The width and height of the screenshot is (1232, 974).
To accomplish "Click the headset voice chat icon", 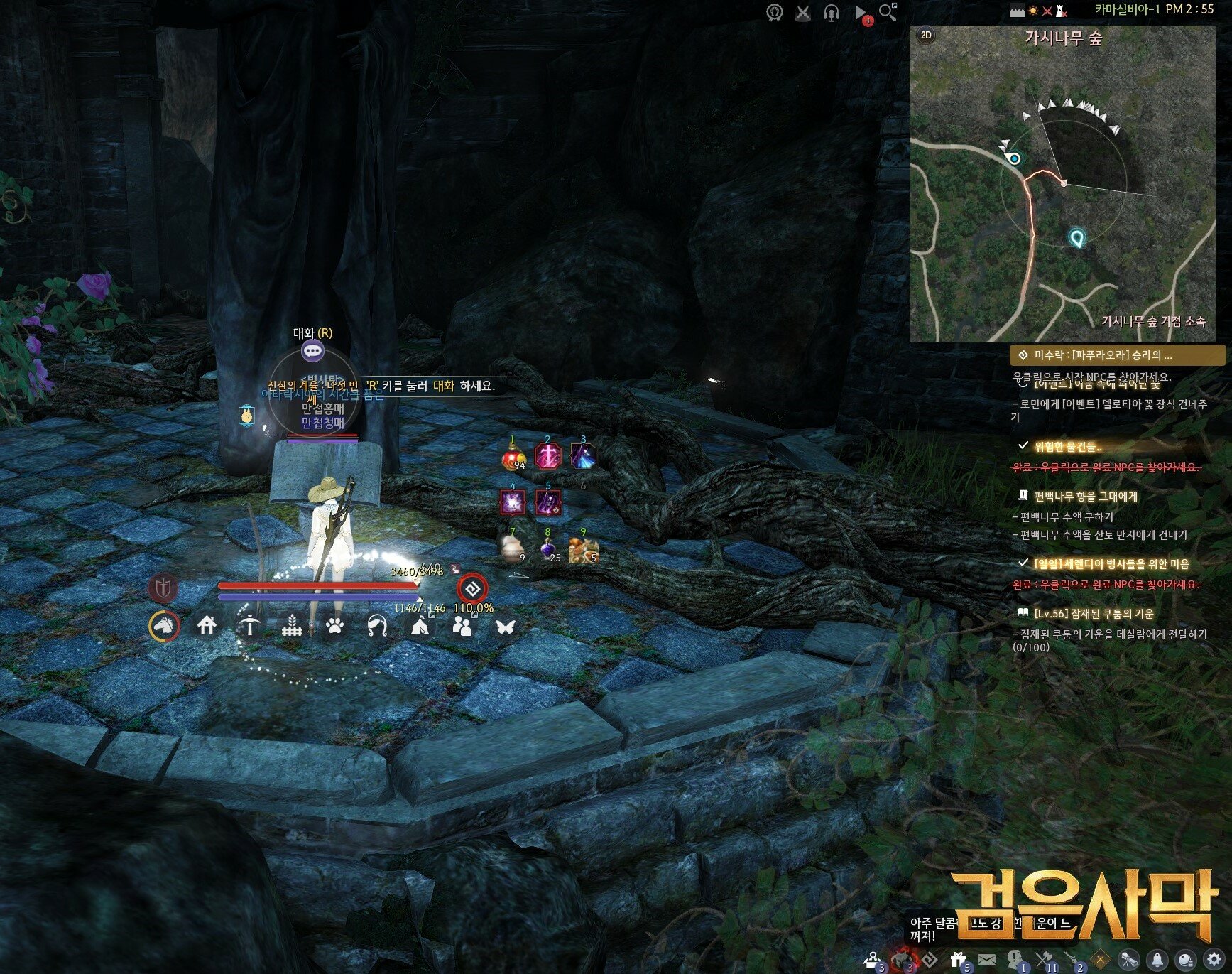I will click(831, 13).
